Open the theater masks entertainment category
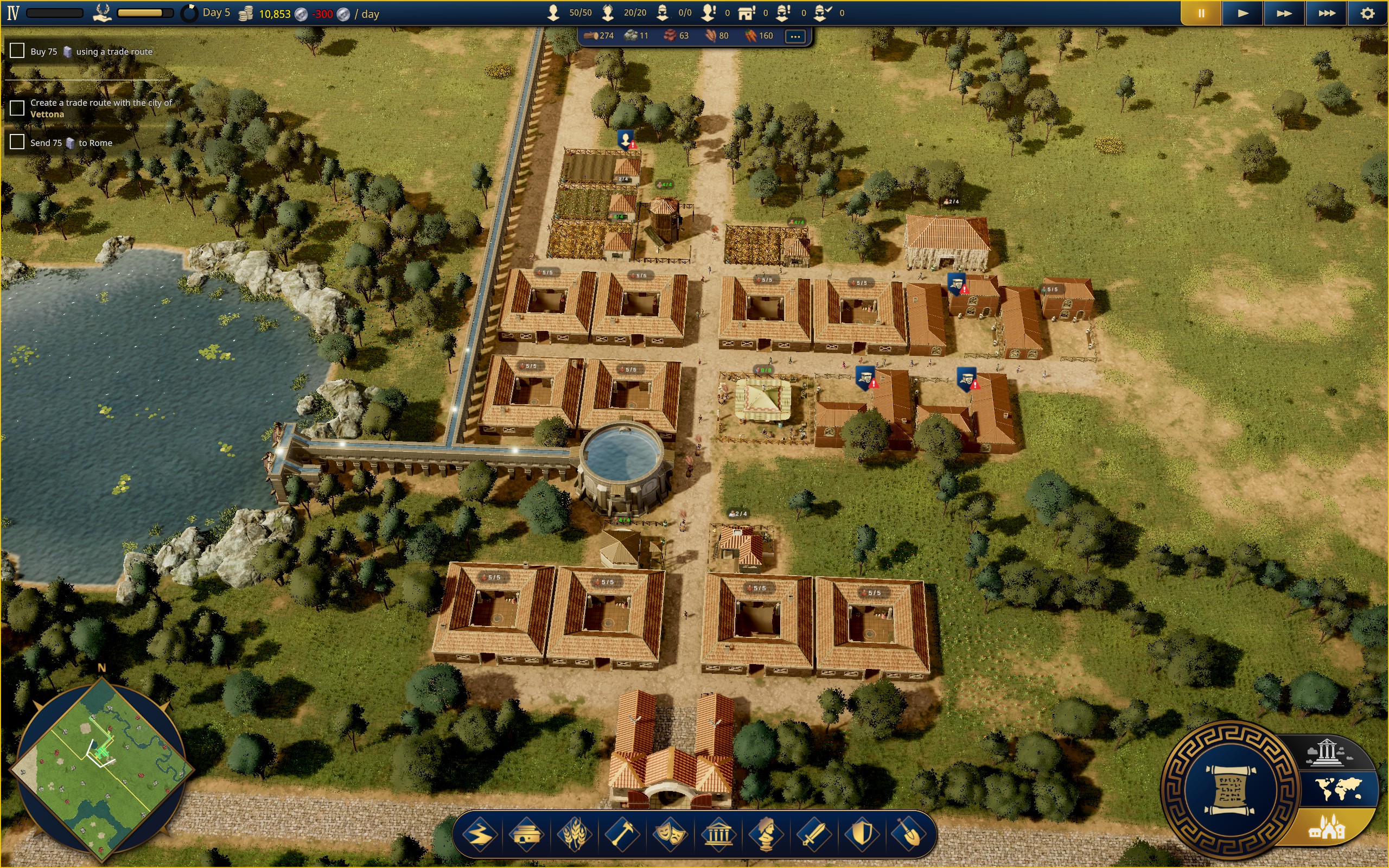Image resolution: width=1389 pixels, height=868 pixels. [x=670, y=834]
